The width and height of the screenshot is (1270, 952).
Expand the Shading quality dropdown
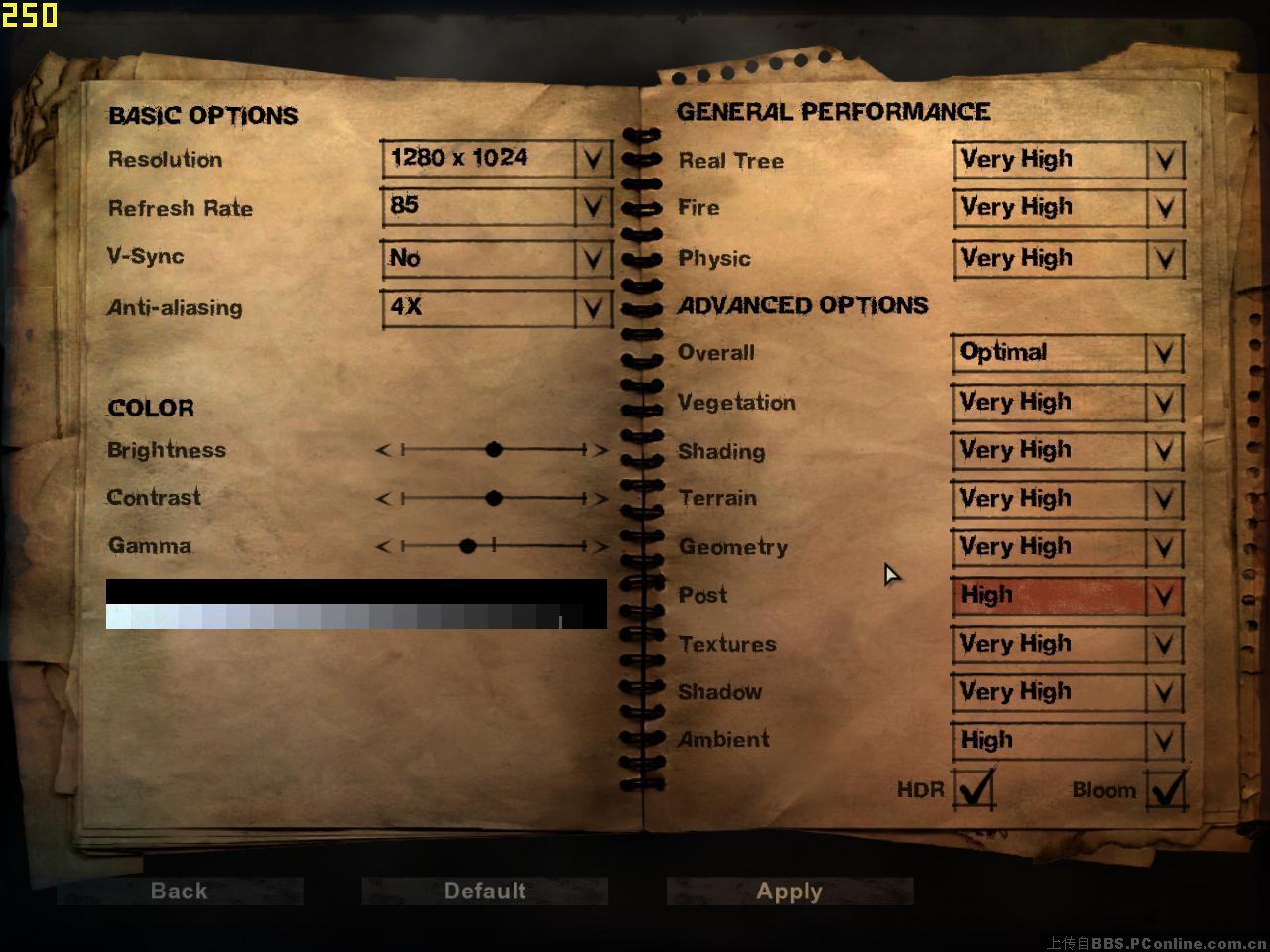point(1068,451)
